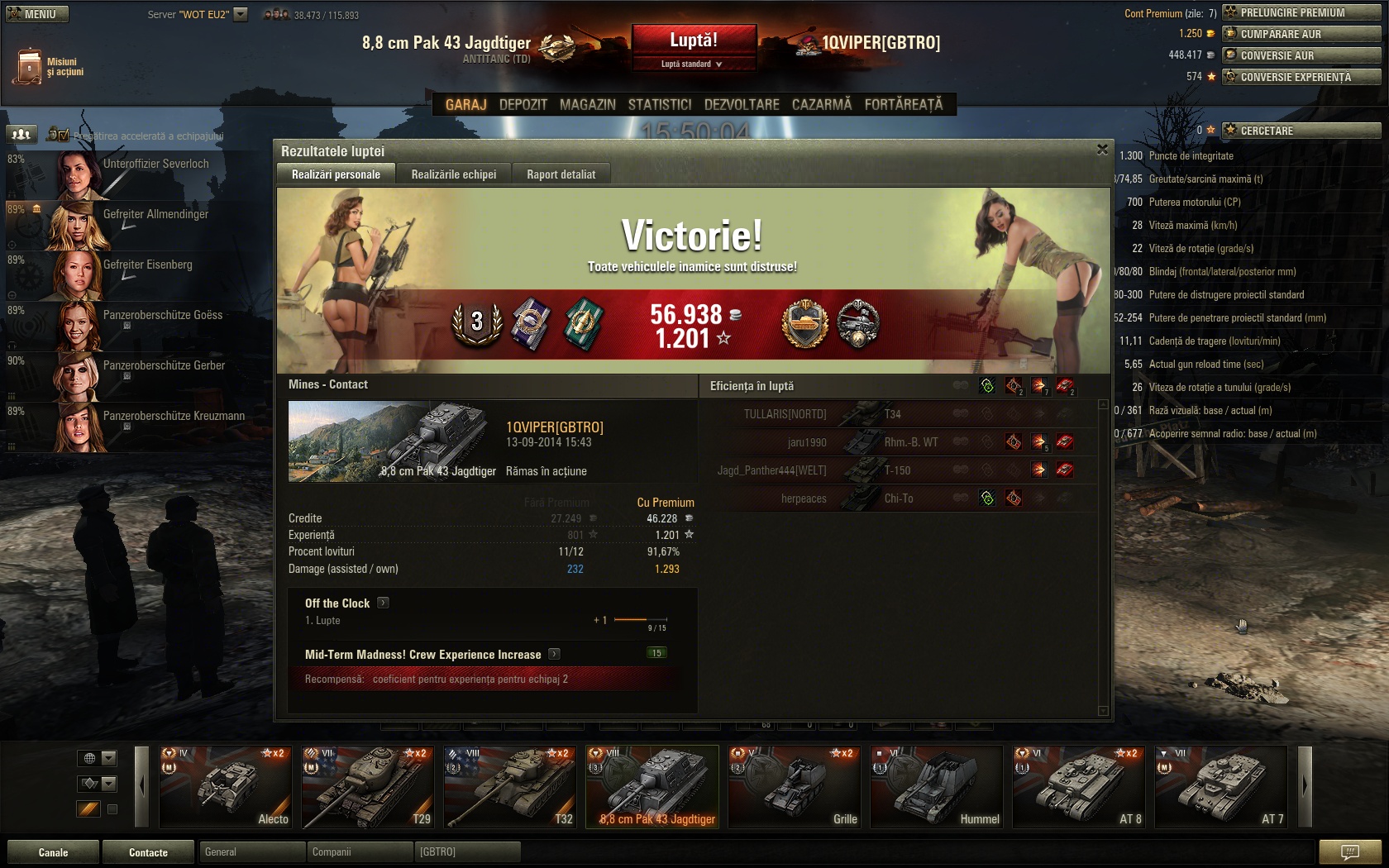Open CONVERSIE EXPERIENȚĂ
1389x868 pixels.
(x=1301, y=77)
